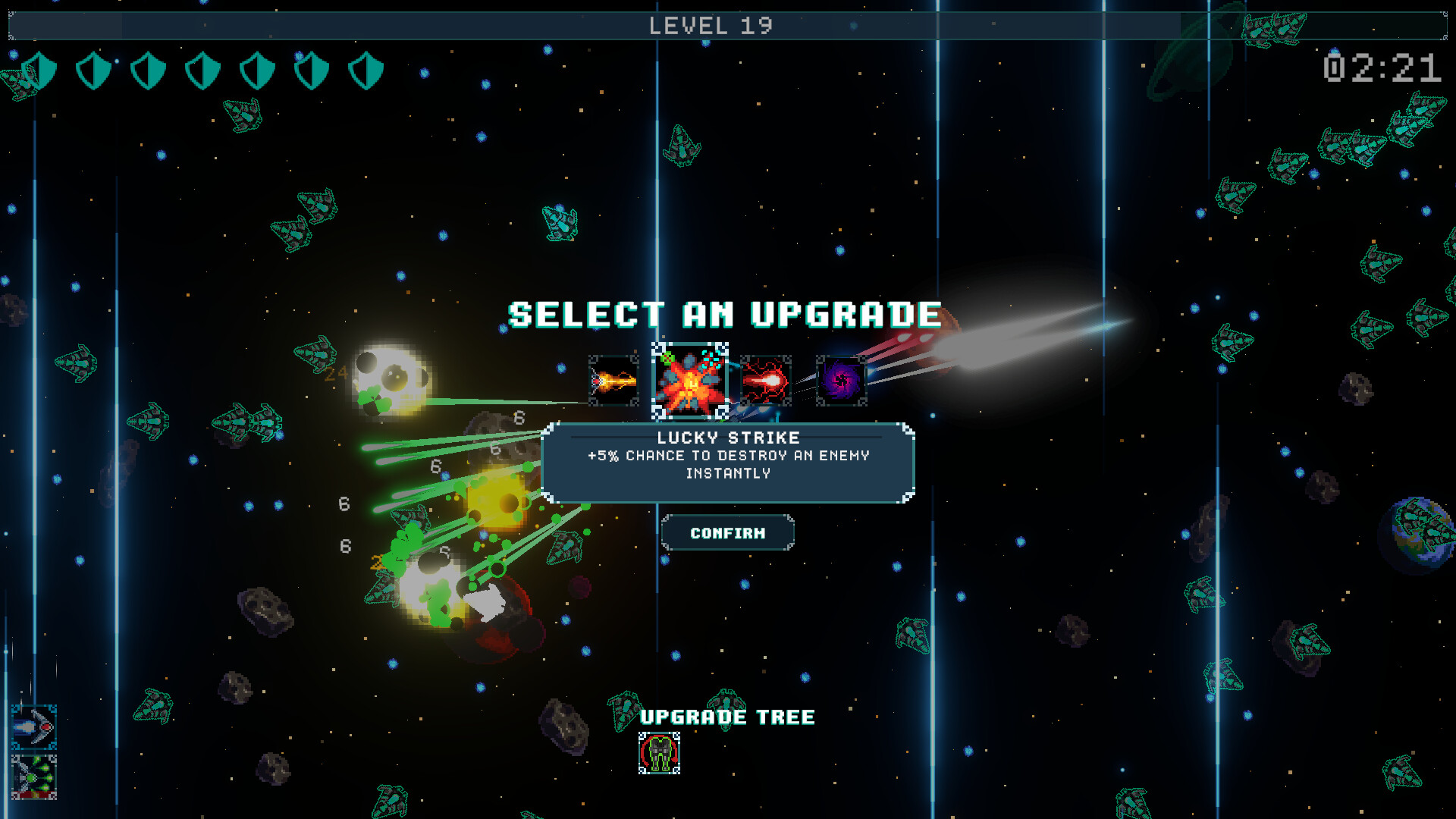Click the Lucky Strike explosion upgrade icon
Viewport: 1456px width, 819px height.
690,379
